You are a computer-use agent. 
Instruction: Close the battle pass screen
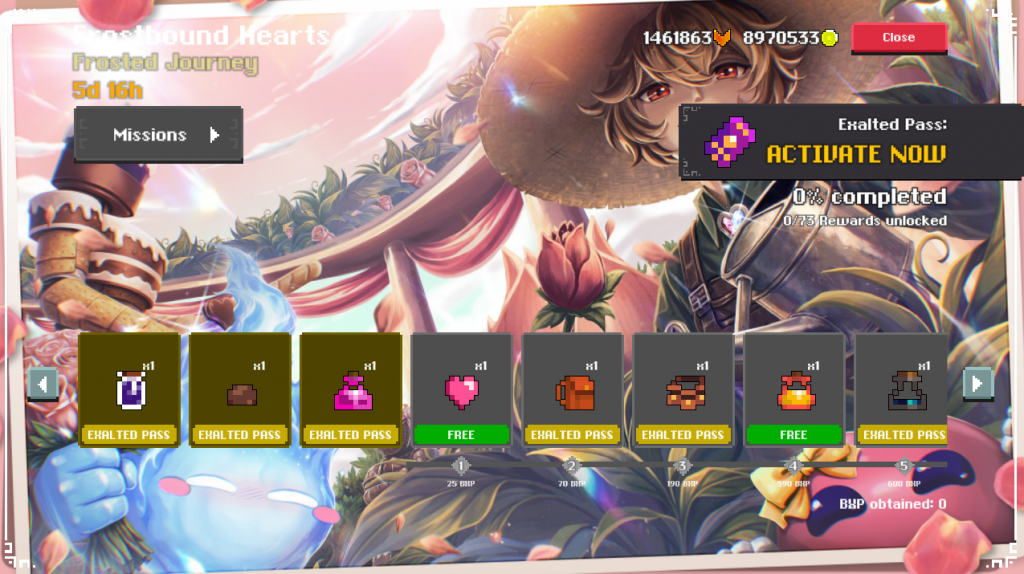[898, 38]
